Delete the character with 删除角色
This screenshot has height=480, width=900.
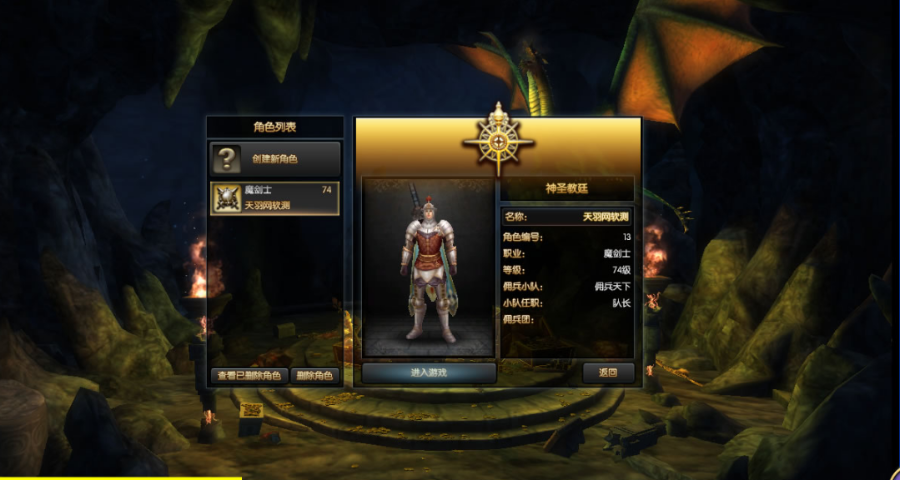tap(316, 376)
